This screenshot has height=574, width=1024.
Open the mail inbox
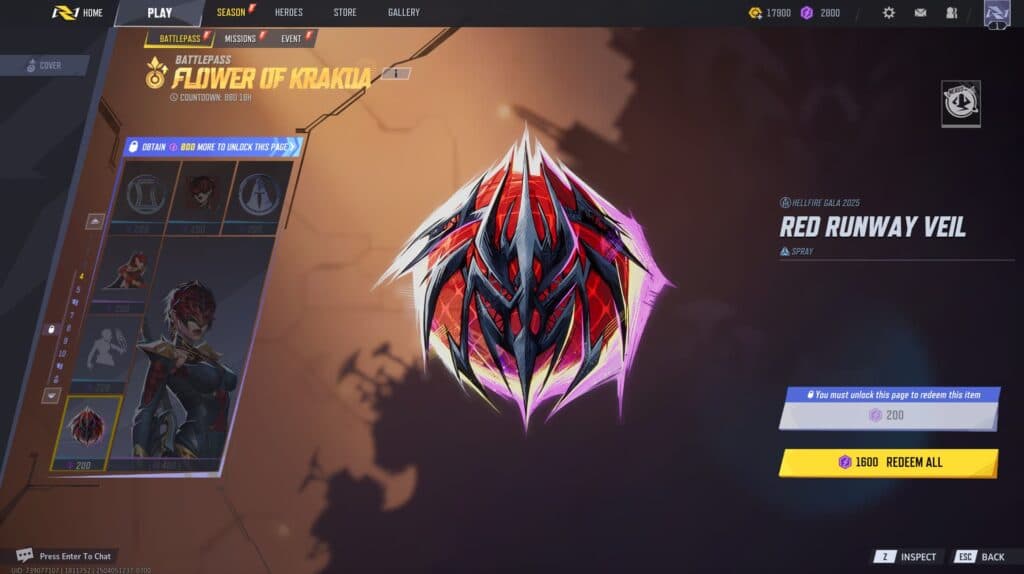coord(920,13)
